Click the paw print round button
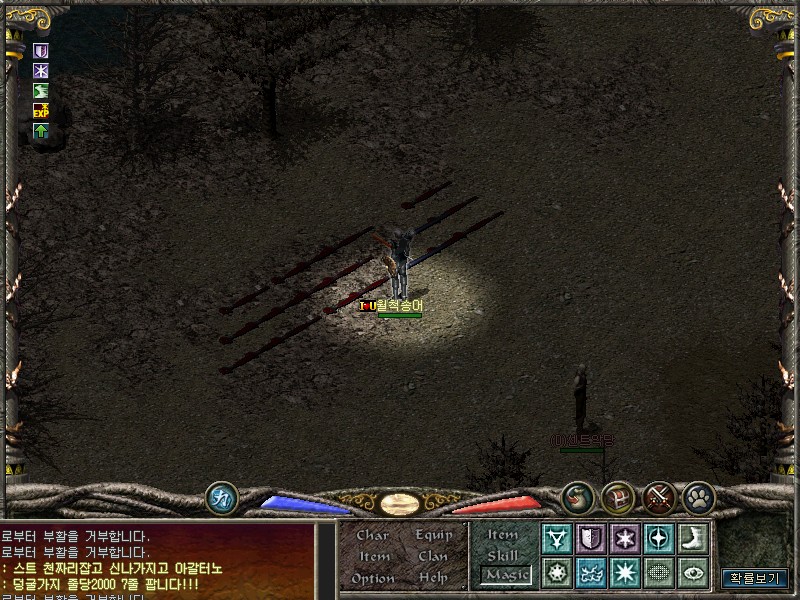Screen dimensions: 800x600 698,497
